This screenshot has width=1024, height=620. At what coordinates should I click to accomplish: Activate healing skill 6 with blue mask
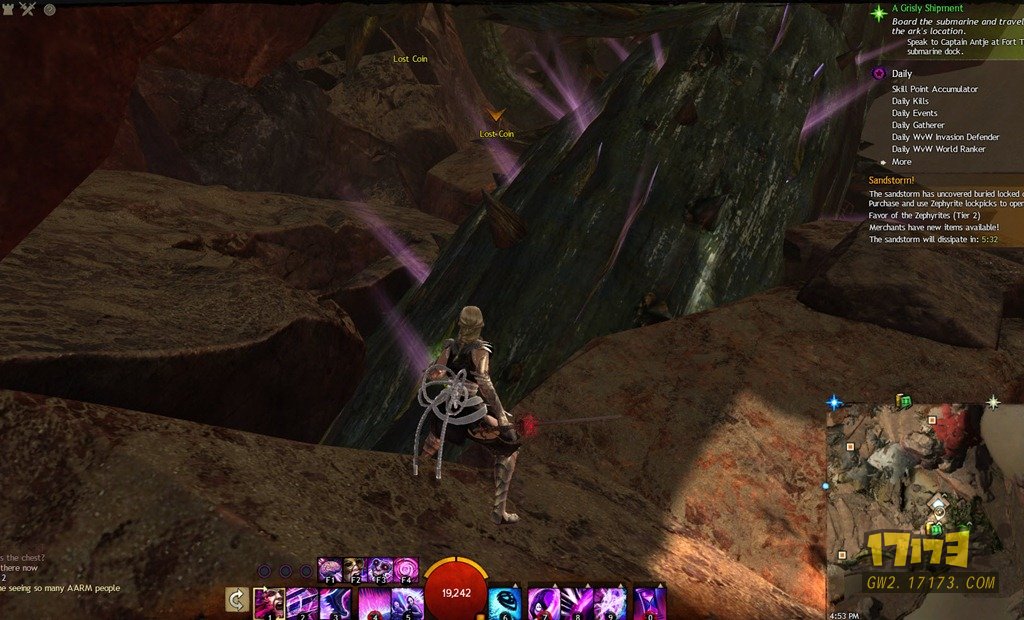pos(505,603)
